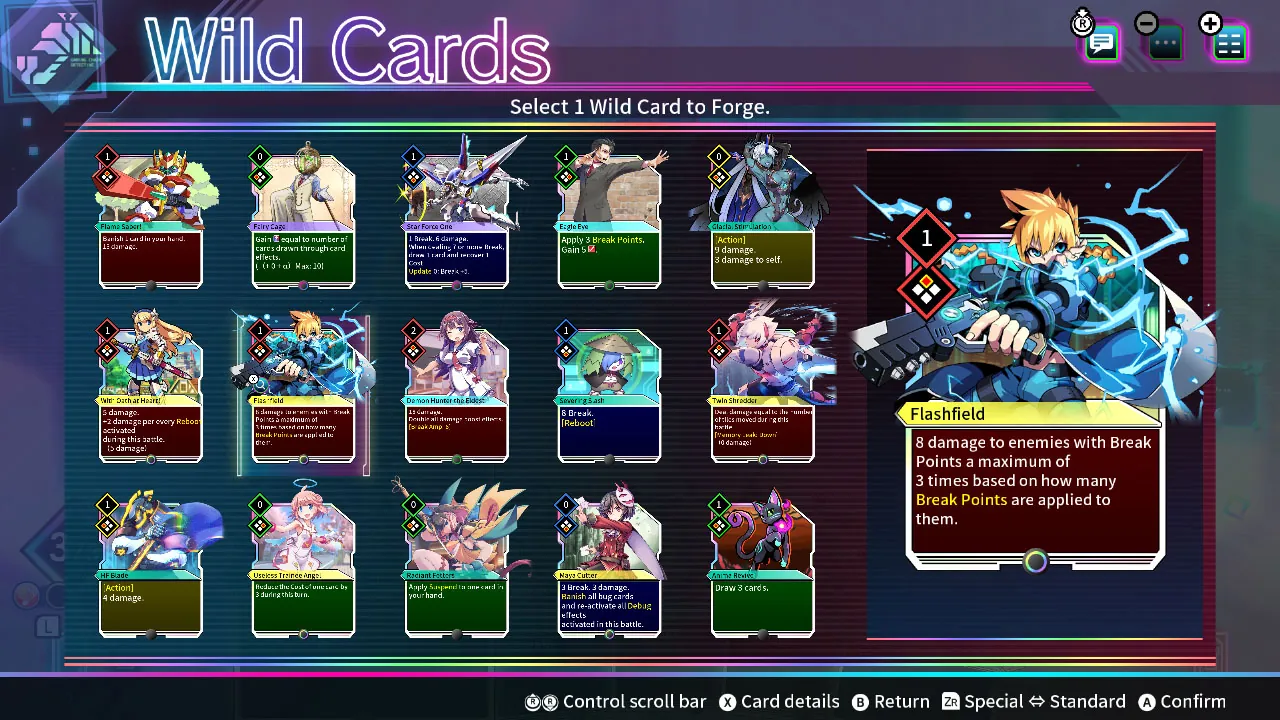Click the minus circle icon near top right

[x=1146, y=22]
